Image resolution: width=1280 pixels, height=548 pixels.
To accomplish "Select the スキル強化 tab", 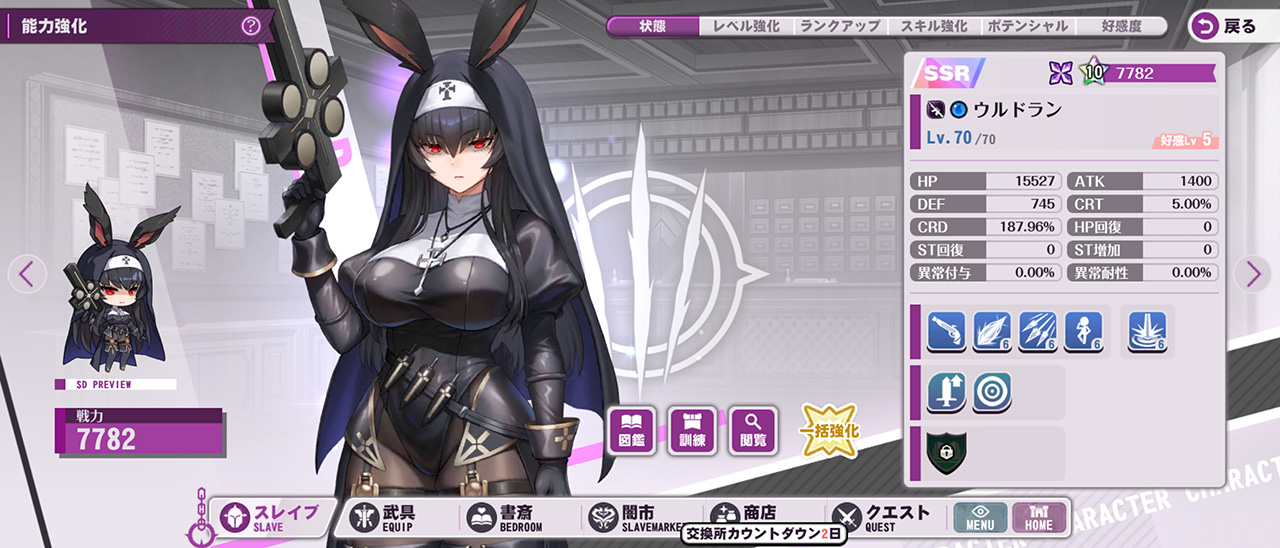I will [933, 27].
